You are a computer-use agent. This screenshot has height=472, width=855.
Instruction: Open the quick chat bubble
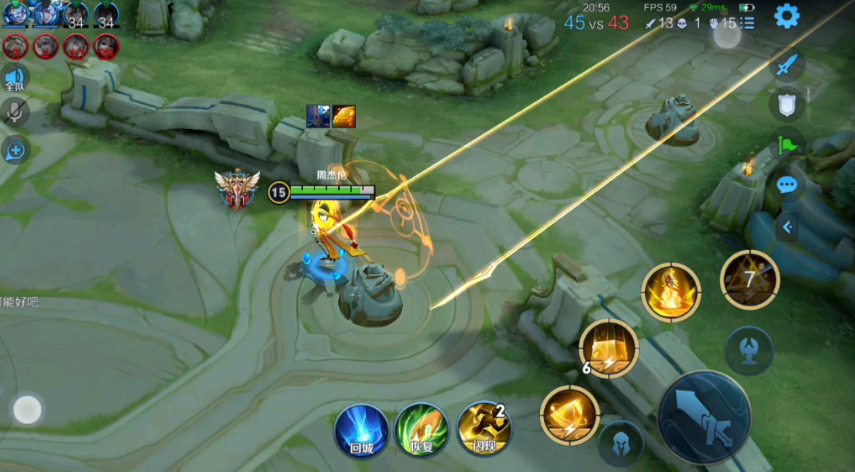tap(788, 185)
